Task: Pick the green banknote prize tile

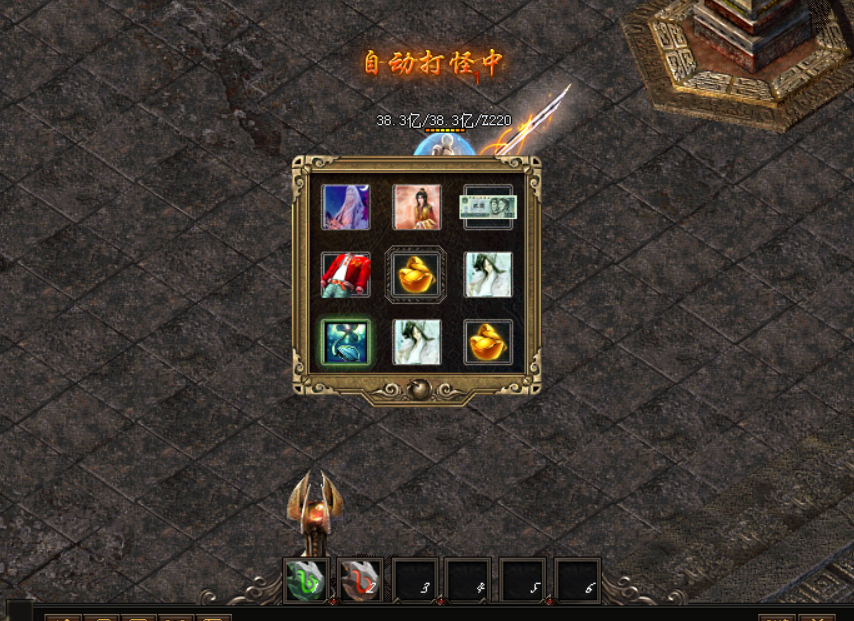Action: [487, 207]
